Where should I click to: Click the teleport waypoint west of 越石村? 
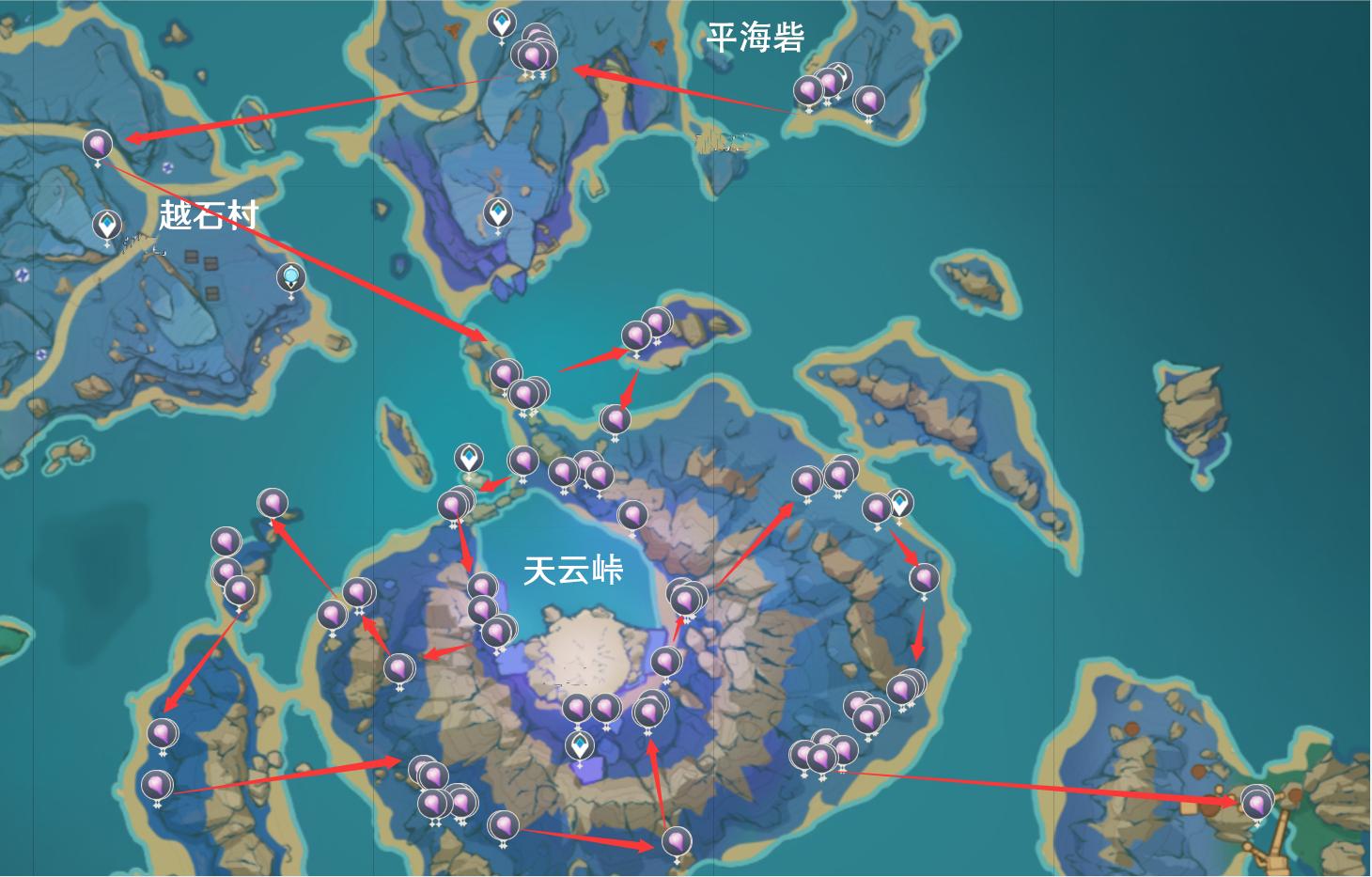pos(105,226)
